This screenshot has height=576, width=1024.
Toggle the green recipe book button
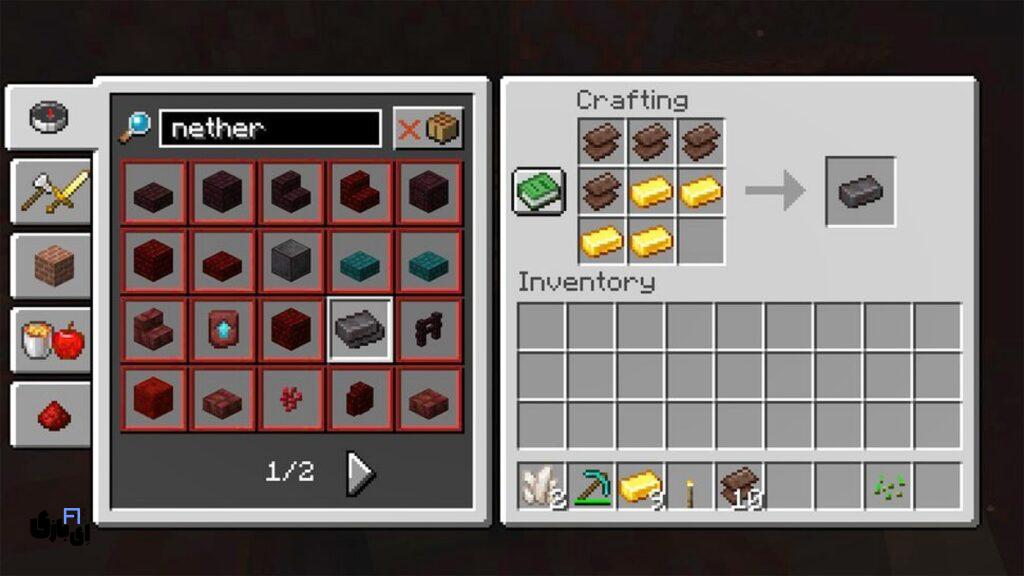(538, 191)
